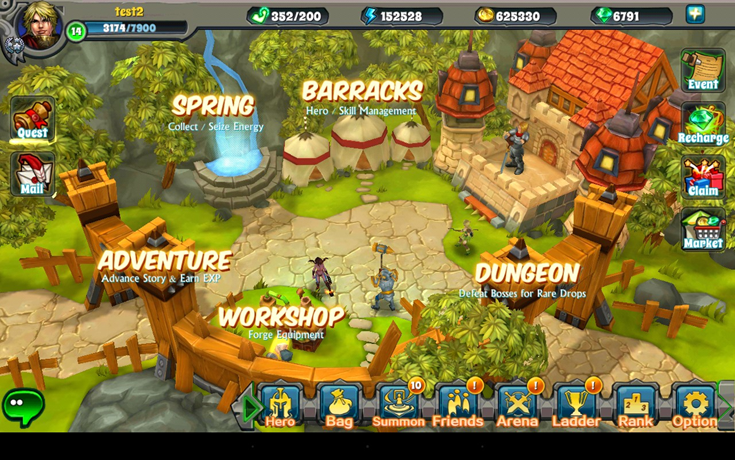Image resolution: width=735 pixels, height=460 pixels.
Task: Open the Event panel
Action: coord(703,71)
